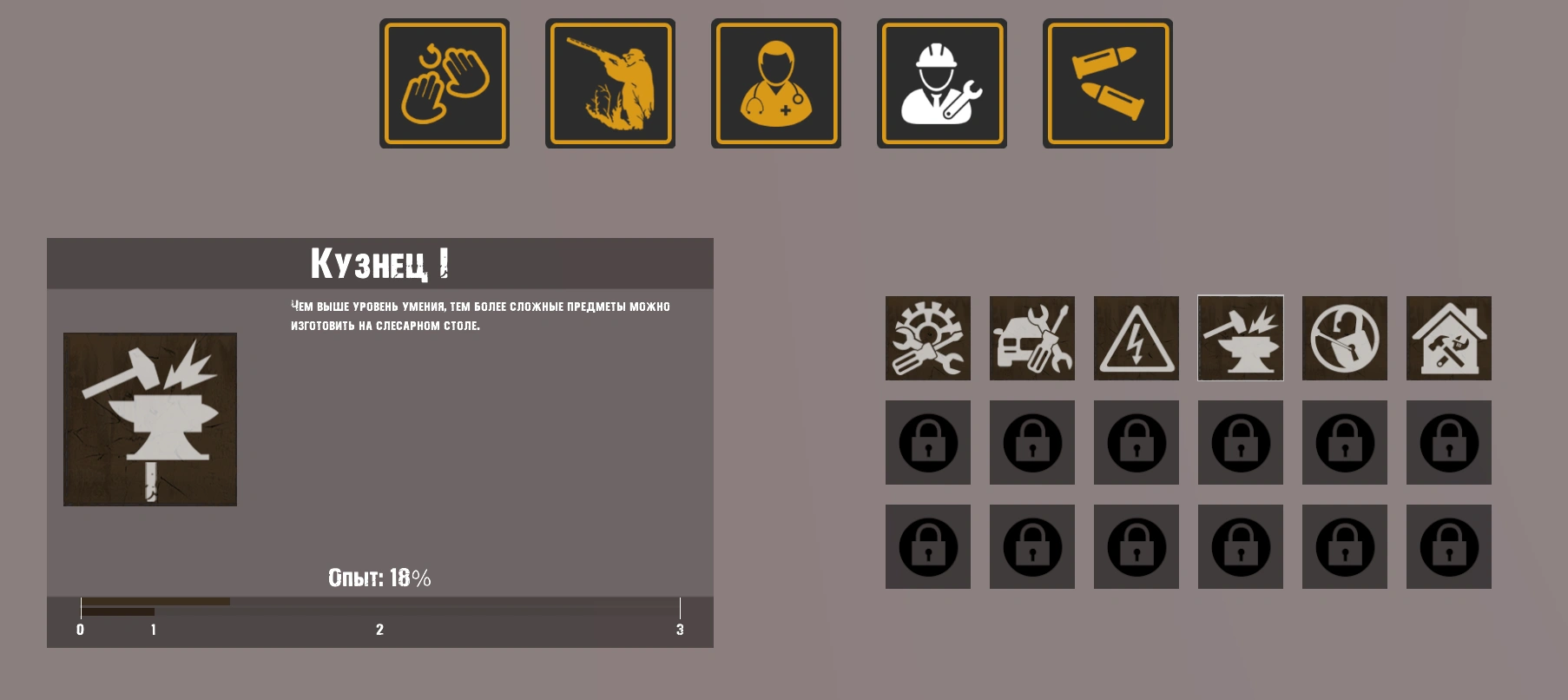1568x700 pixels.
Task: Choose the electricity warning triangle skill
Action: tap(1136, 338)
